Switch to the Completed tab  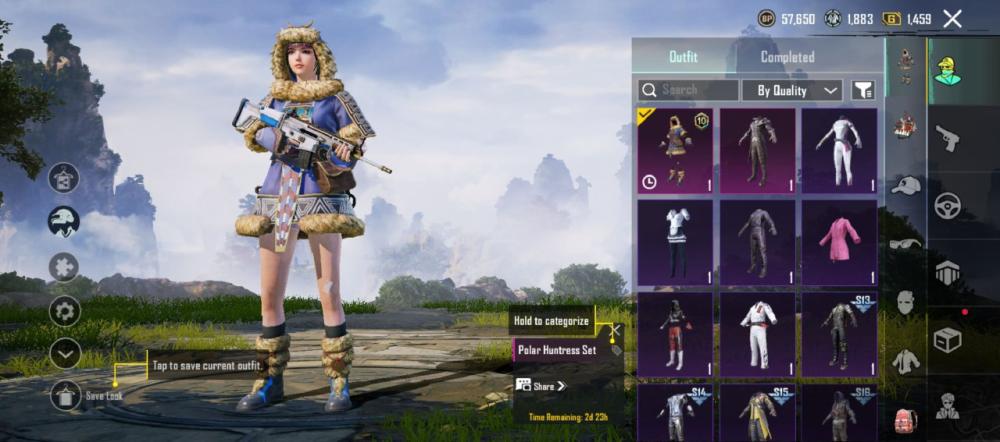click(787, 57)
